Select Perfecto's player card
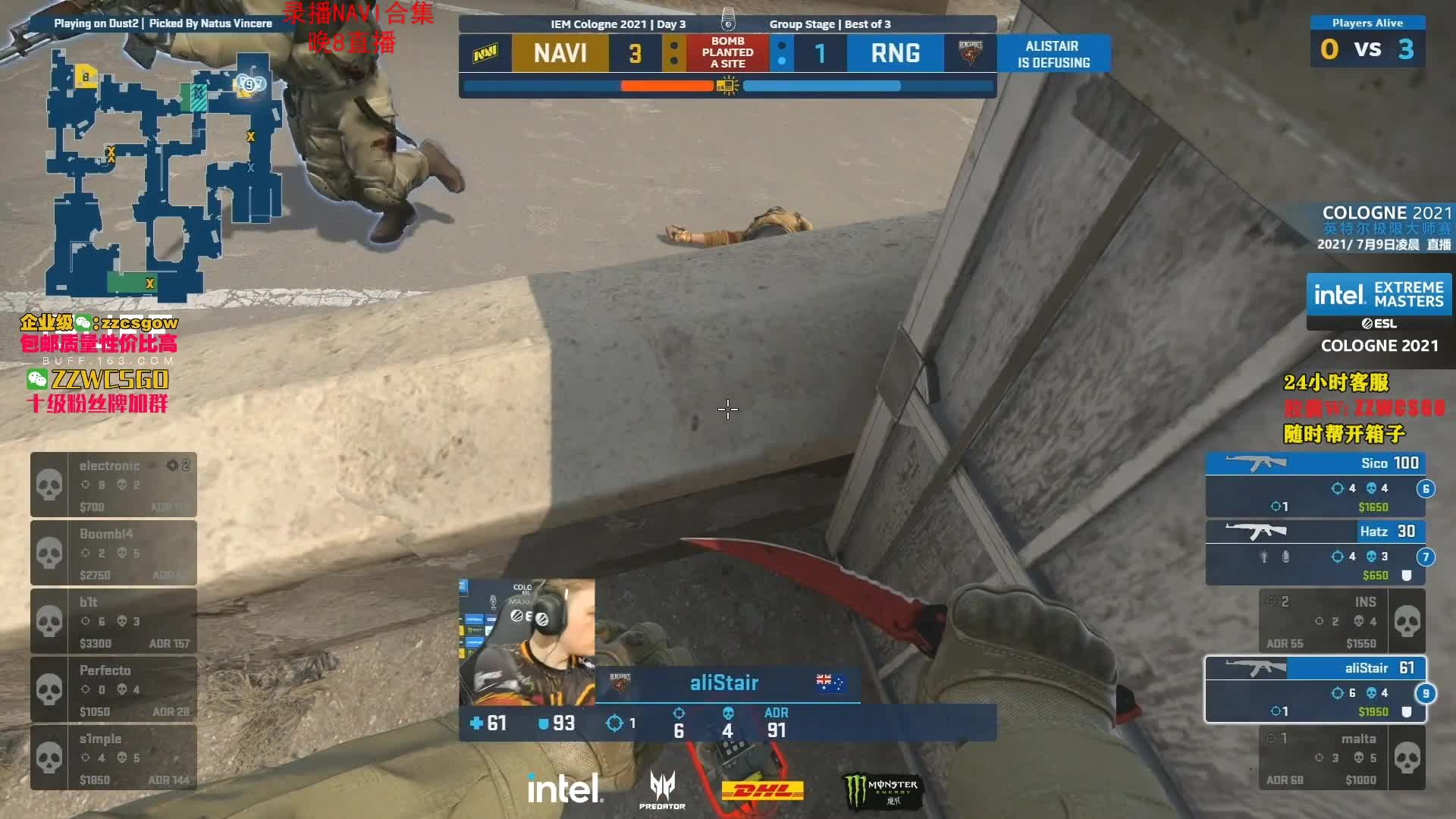 114,689
